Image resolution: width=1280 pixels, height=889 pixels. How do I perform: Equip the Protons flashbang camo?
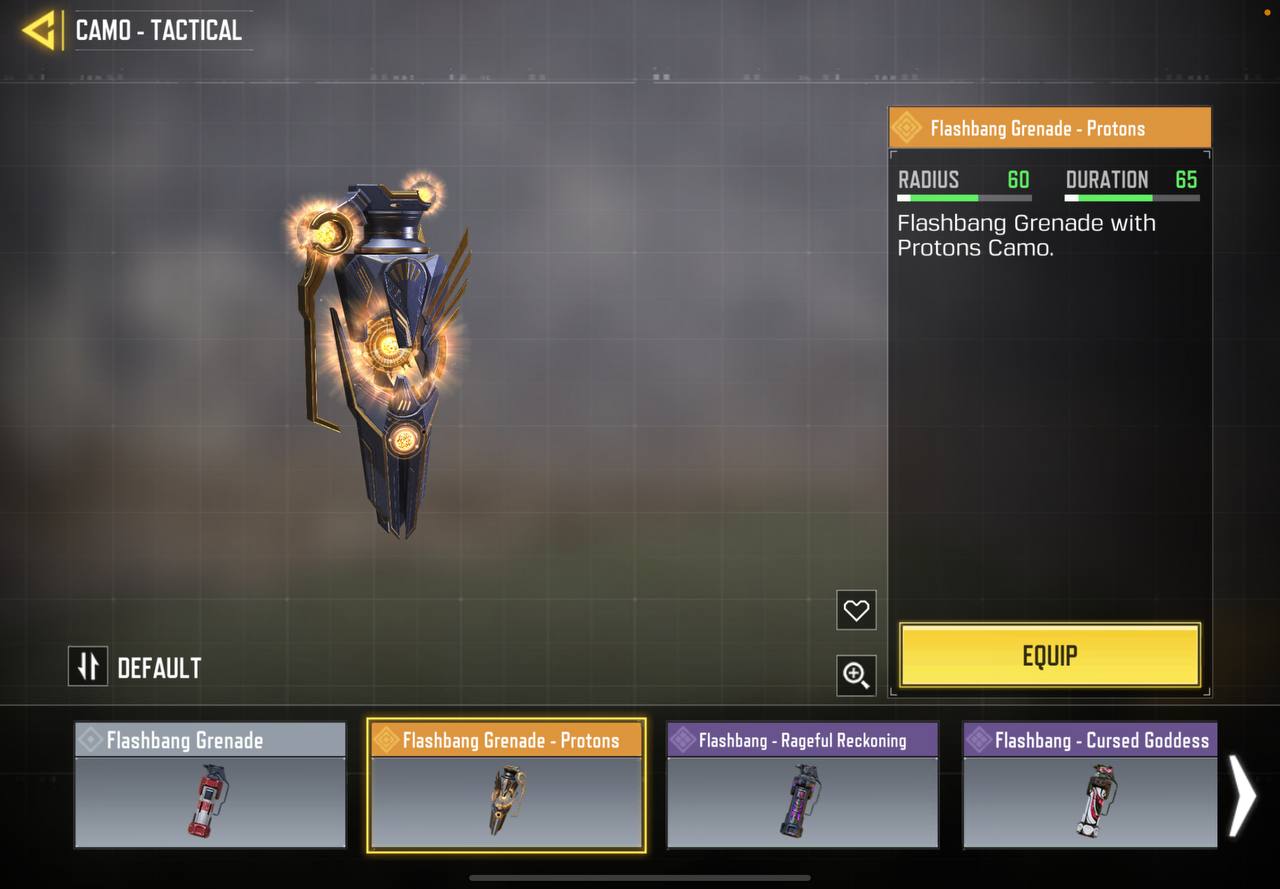(x=1049, y=656)
